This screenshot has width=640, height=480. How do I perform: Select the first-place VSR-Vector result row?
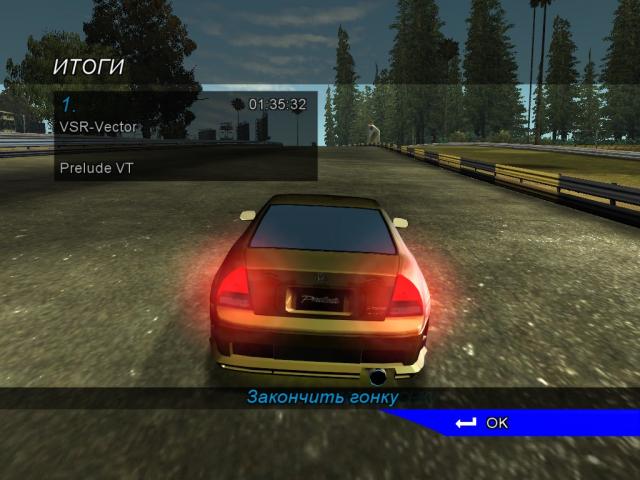tap(185, 115)
